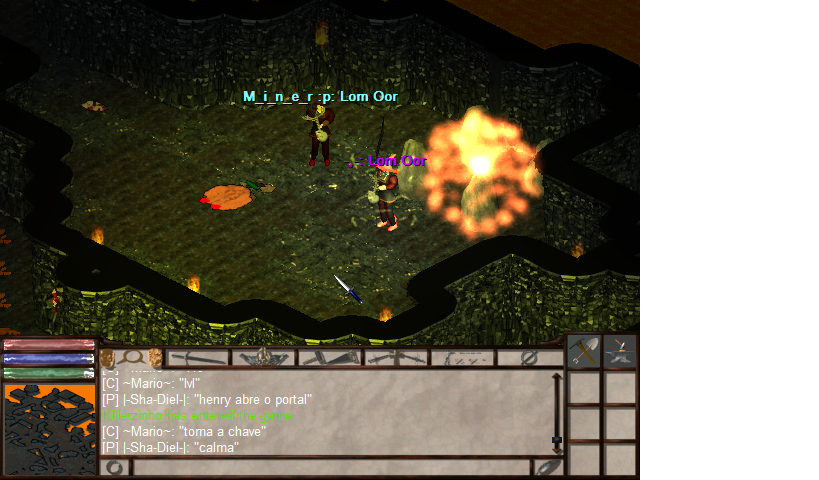
Task: Click the crossed-out circle toolbar button
Action: [x=530, y=357]
